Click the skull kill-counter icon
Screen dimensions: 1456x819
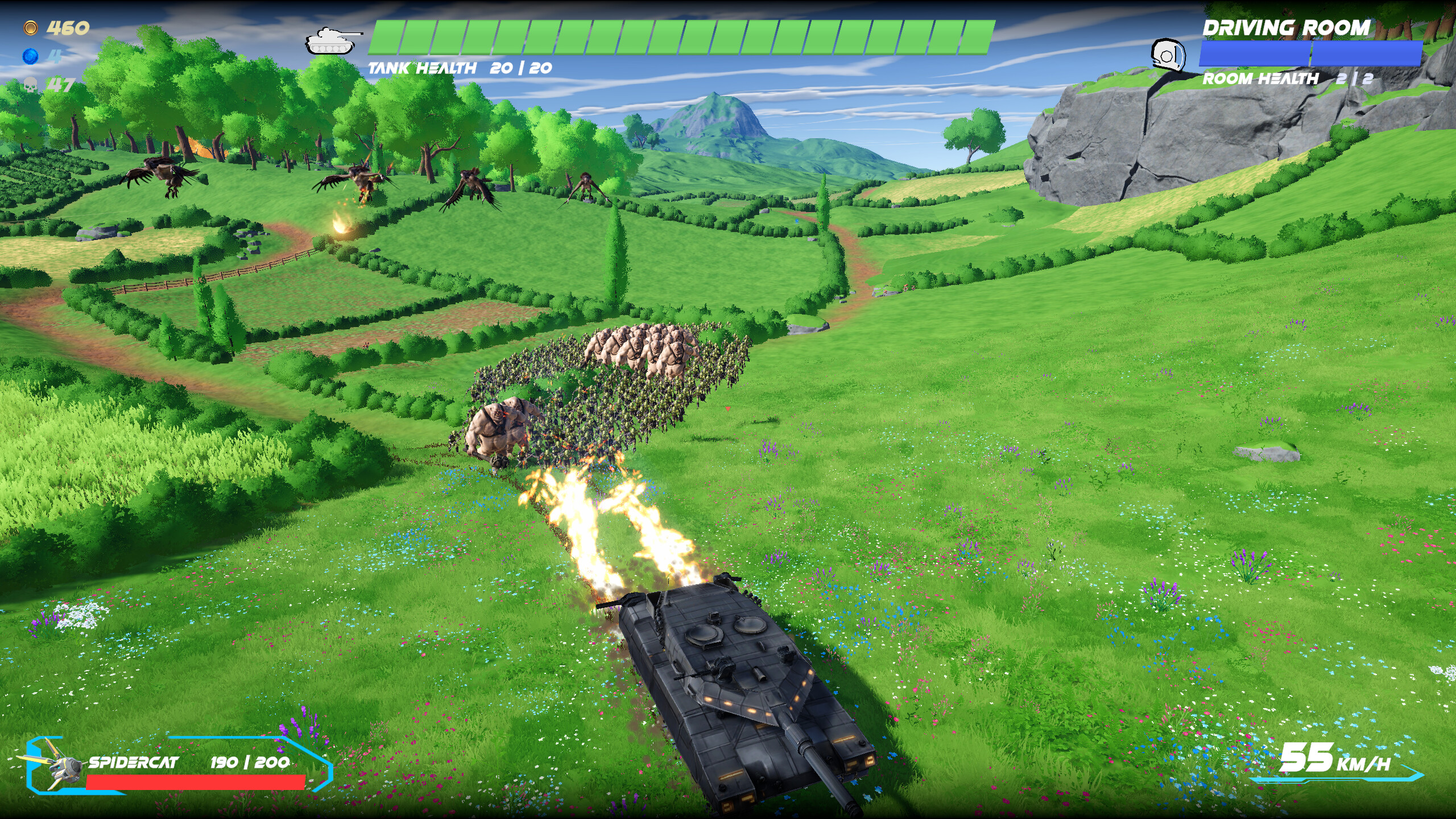31,85
